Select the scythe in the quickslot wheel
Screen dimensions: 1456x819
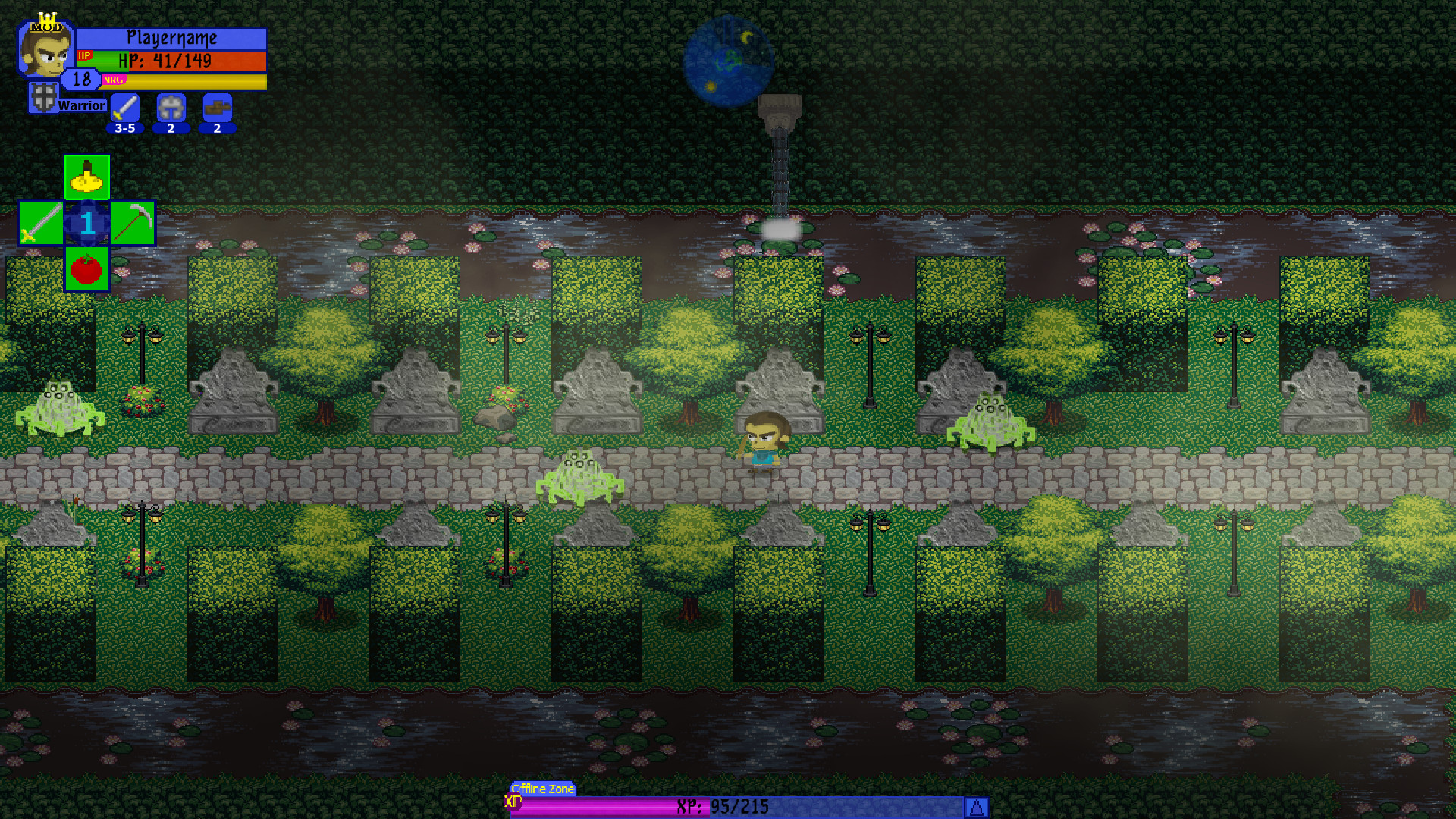pos(132,222)
